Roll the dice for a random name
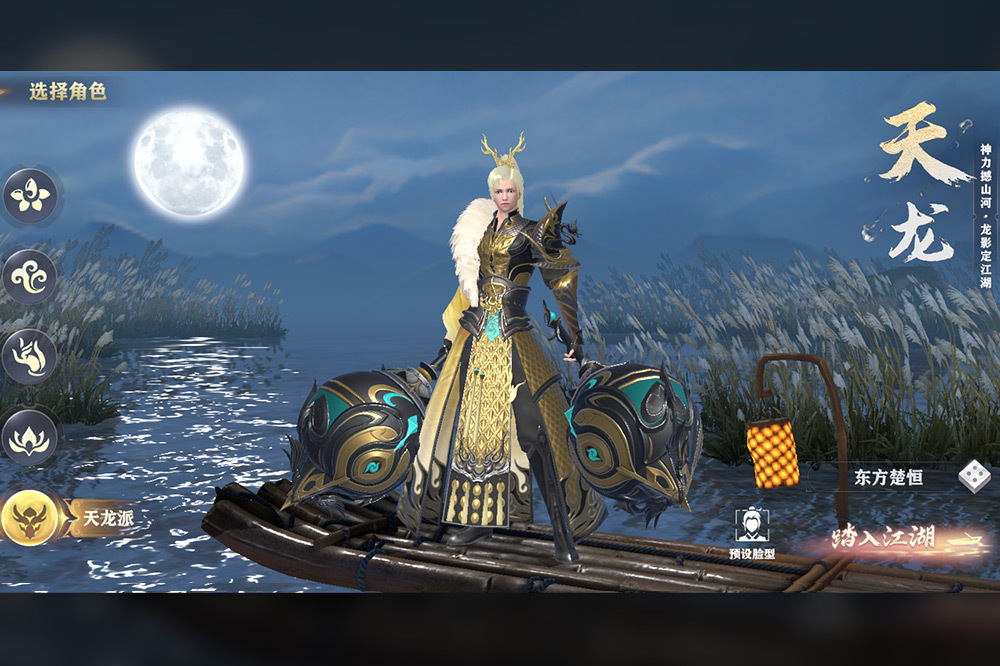 tap(971, 477)
